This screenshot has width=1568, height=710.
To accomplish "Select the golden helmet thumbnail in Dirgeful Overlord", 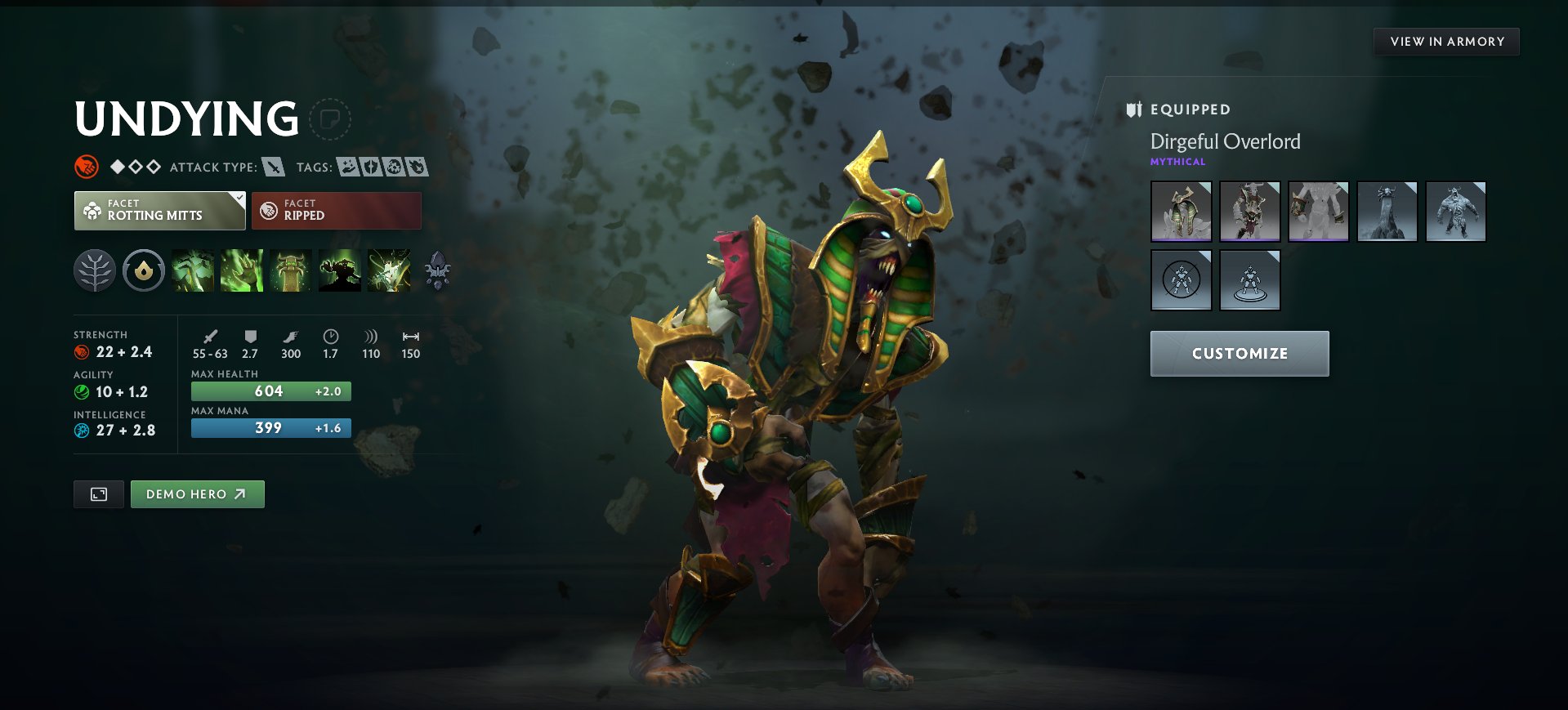I will coord(1182,211).
